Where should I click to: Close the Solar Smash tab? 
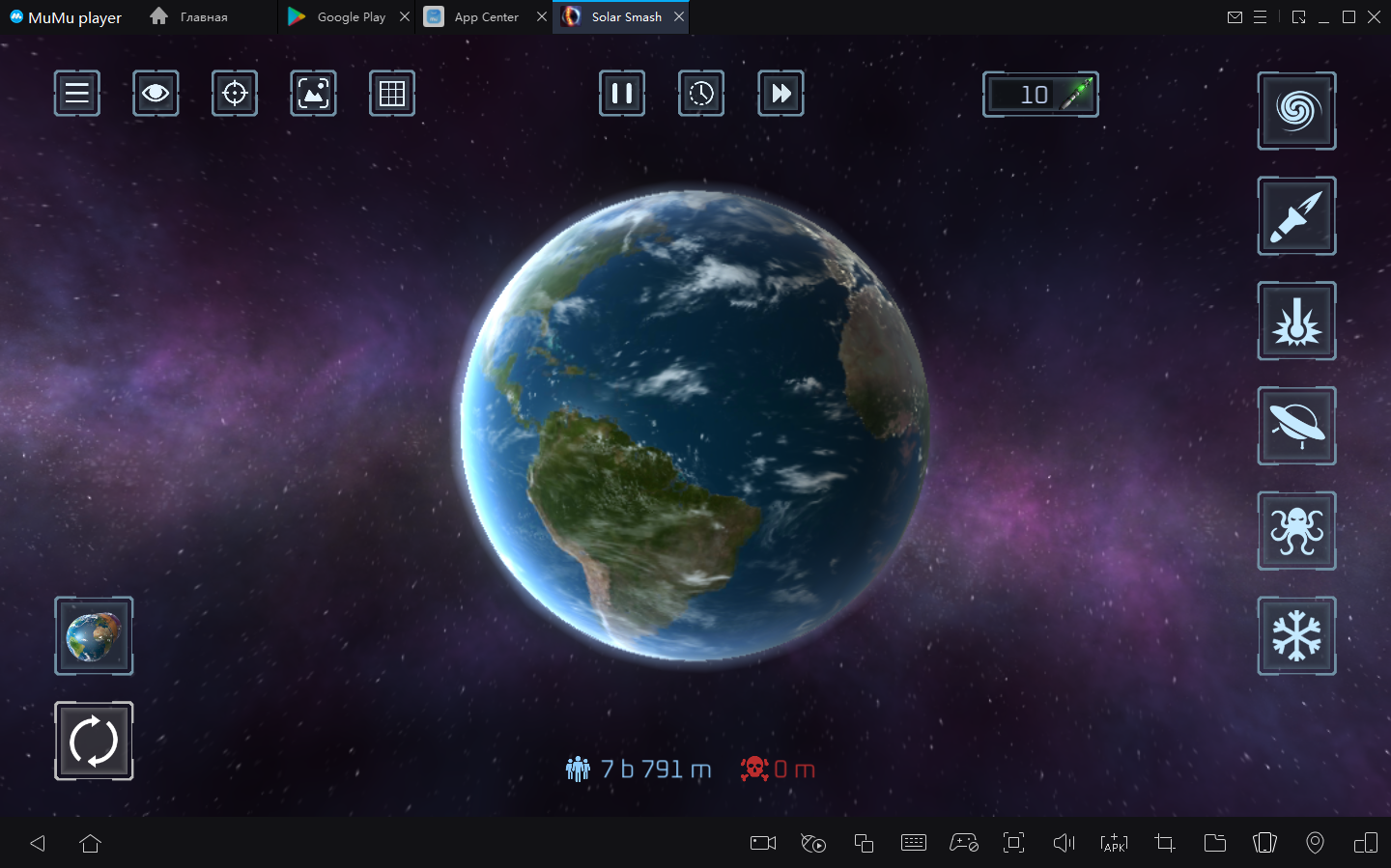point(679,17)
